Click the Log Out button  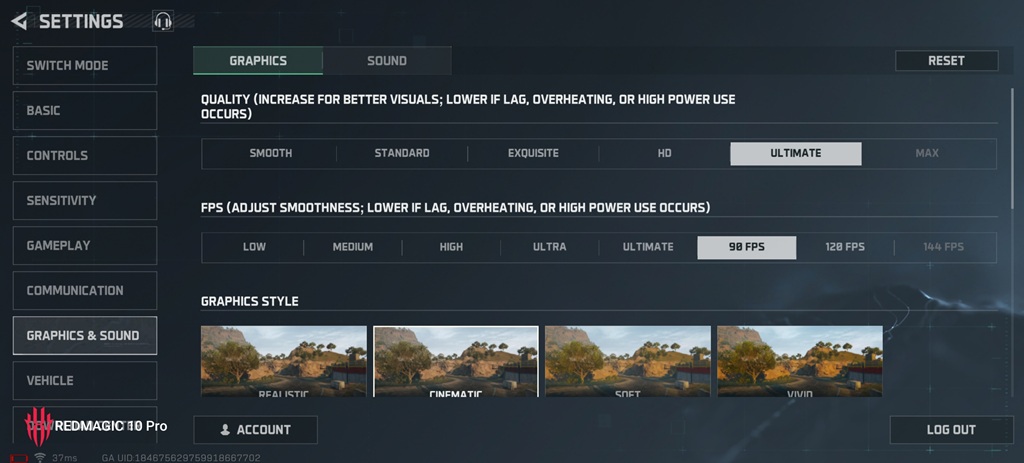pos(950,430)
